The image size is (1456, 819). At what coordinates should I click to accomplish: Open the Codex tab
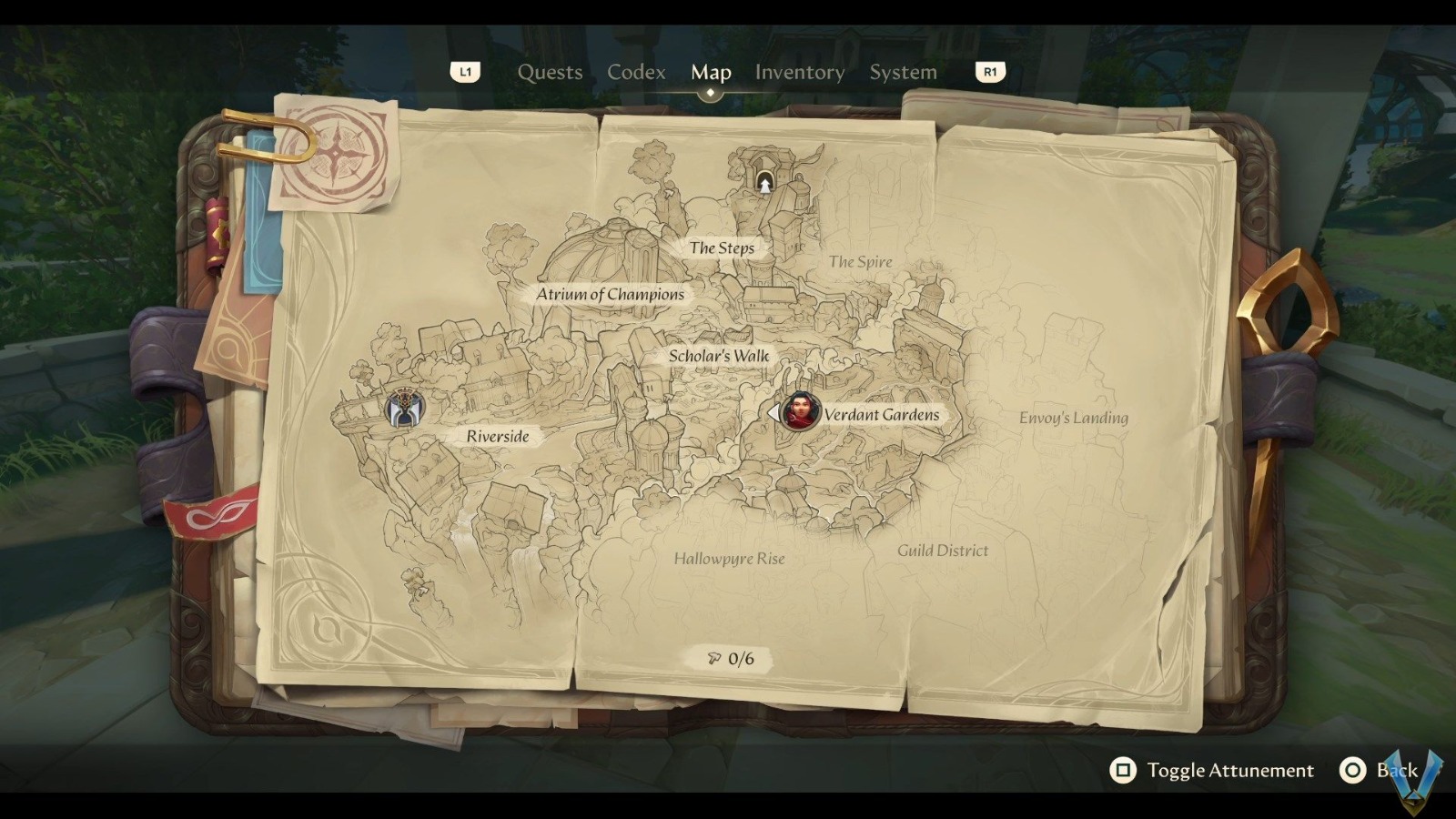(636, 72)
